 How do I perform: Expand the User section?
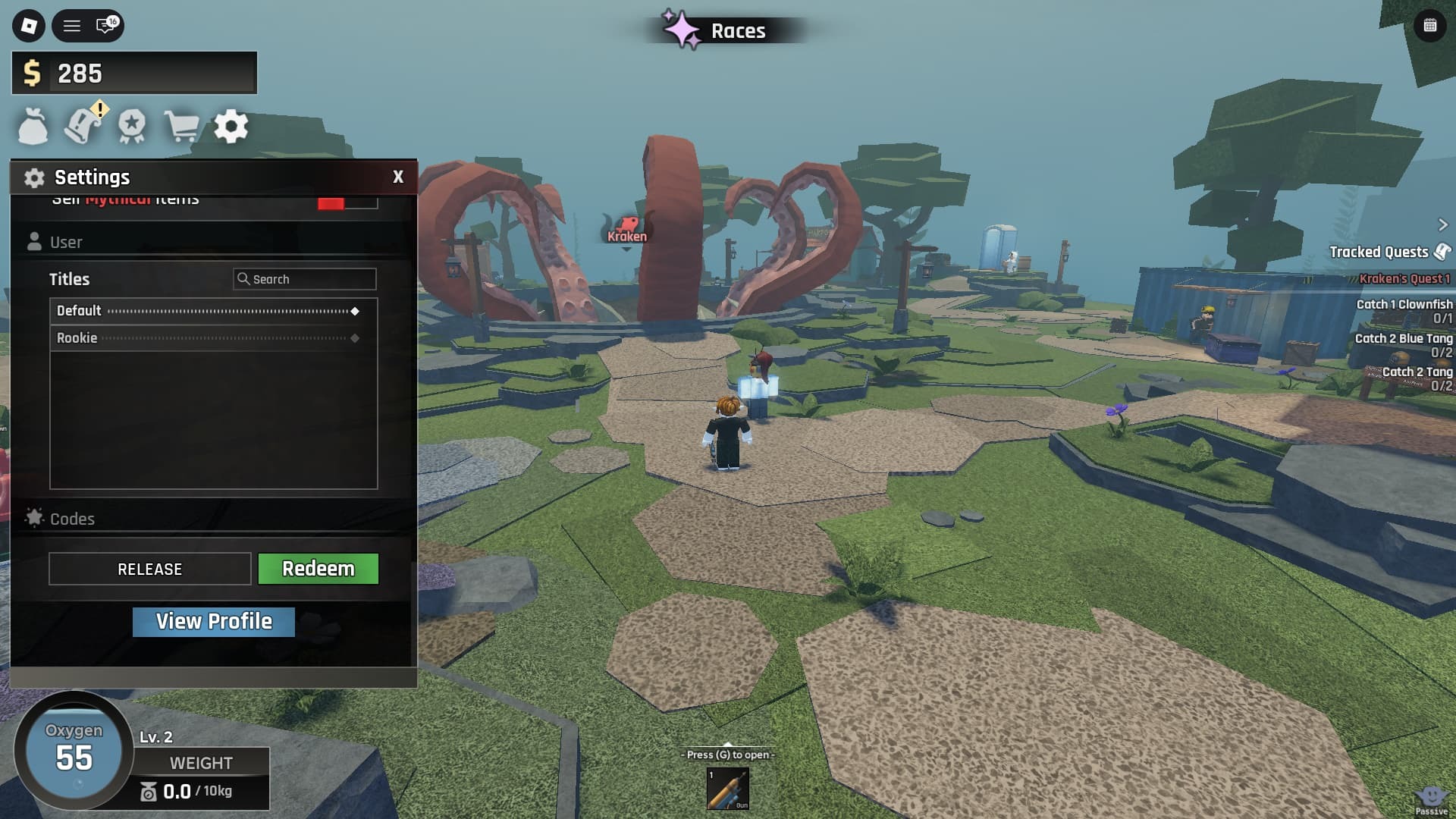66,241
